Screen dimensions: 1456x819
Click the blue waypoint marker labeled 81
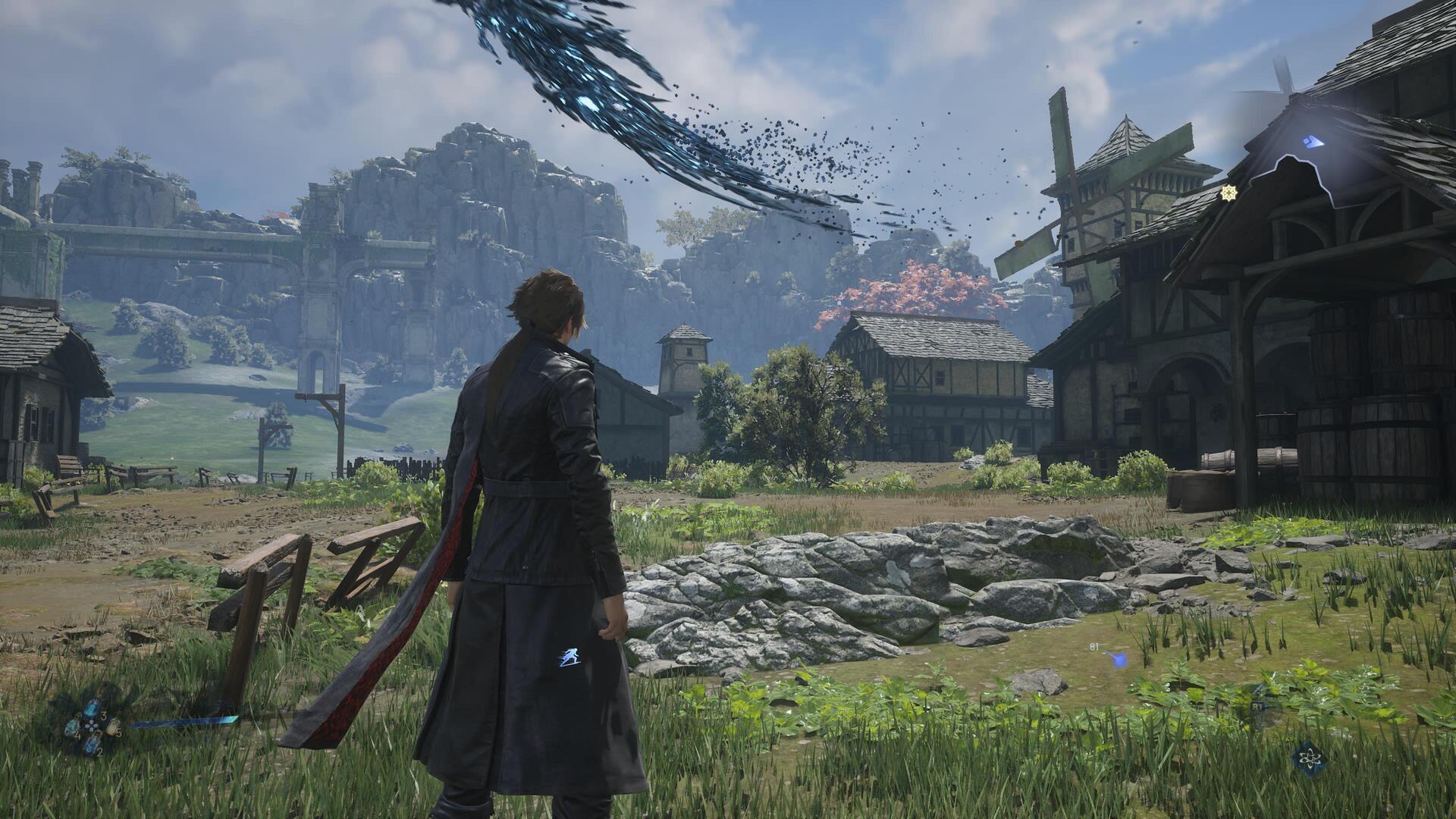pyautogui.click(x=1116, y=659)
